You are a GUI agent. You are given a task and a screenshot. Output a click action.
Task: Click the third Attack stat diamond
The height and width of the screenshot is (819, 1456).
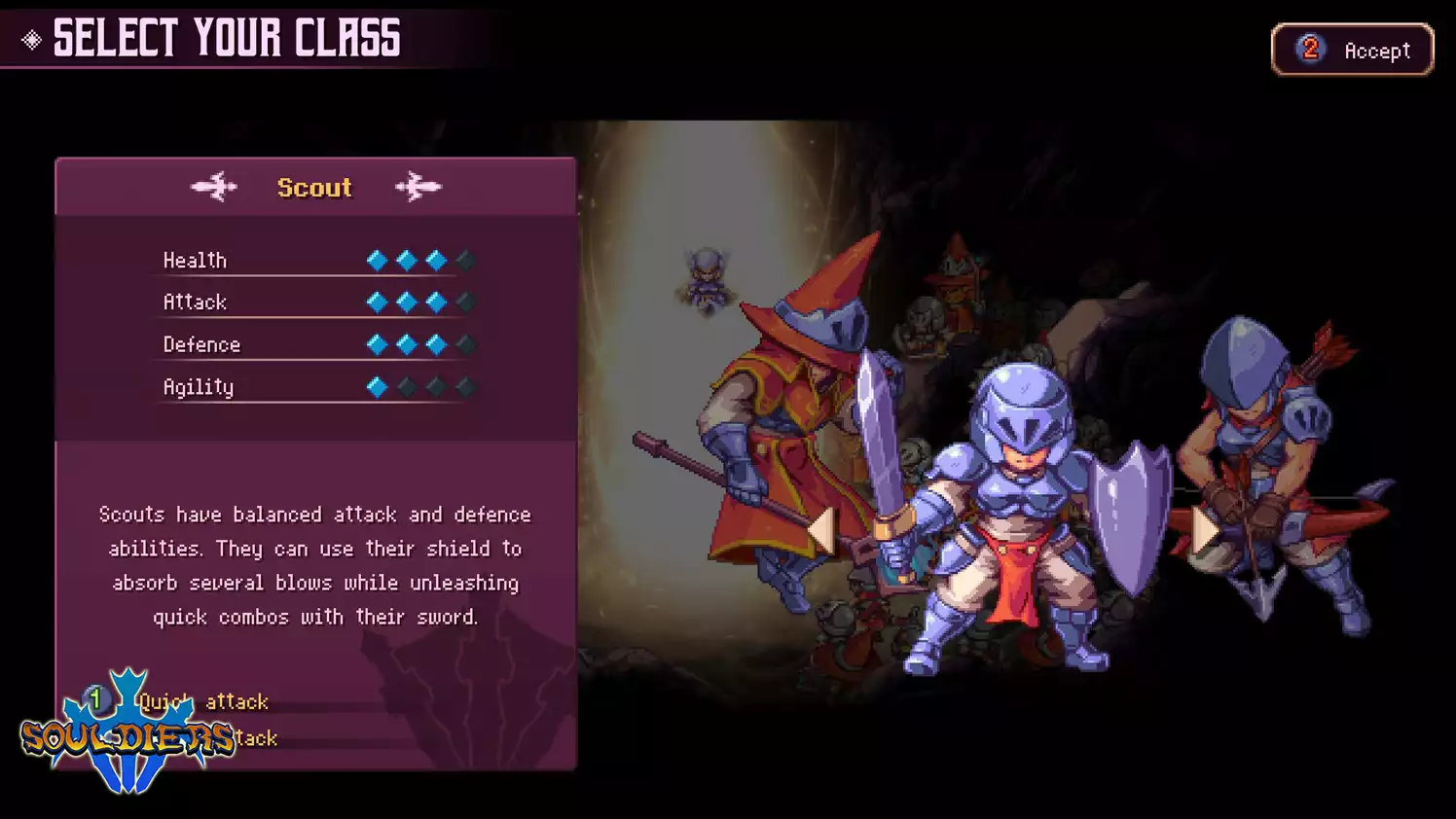point(435,302)
